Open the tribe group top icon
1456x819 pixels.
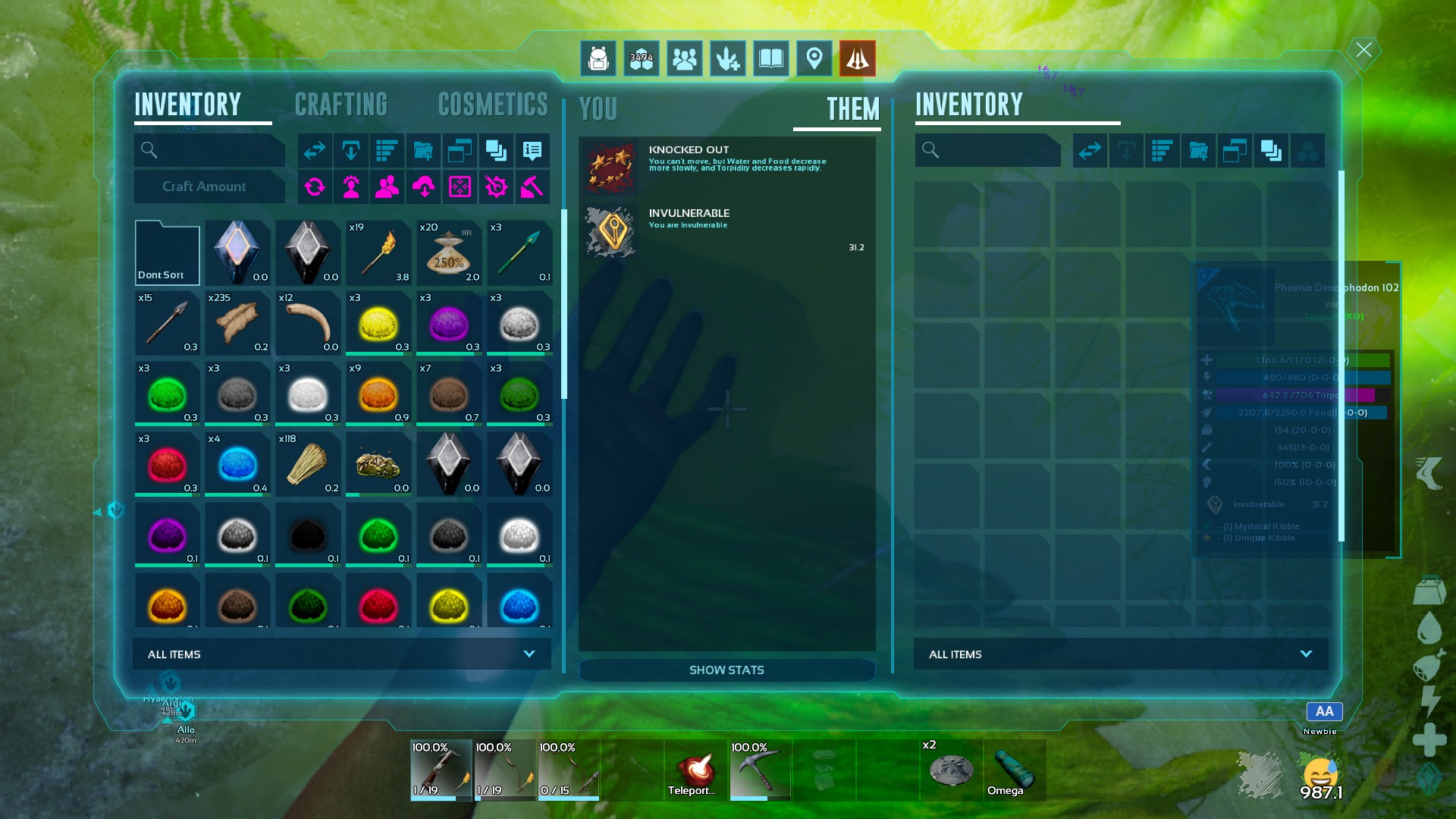click(x=685, y=58)
